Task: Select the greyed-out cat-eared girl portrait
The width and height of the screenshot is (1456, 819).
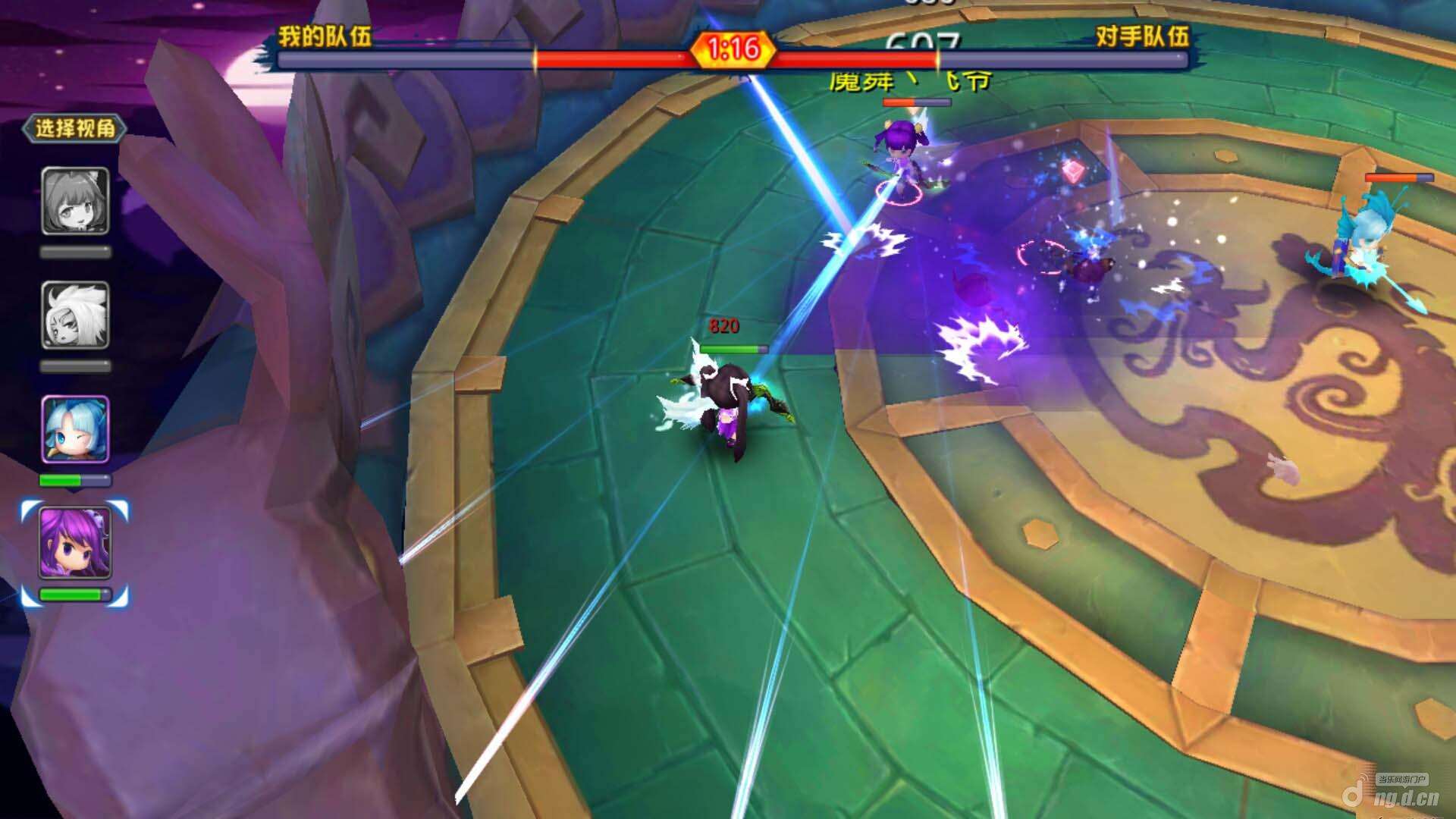Action: coord(75,201)
